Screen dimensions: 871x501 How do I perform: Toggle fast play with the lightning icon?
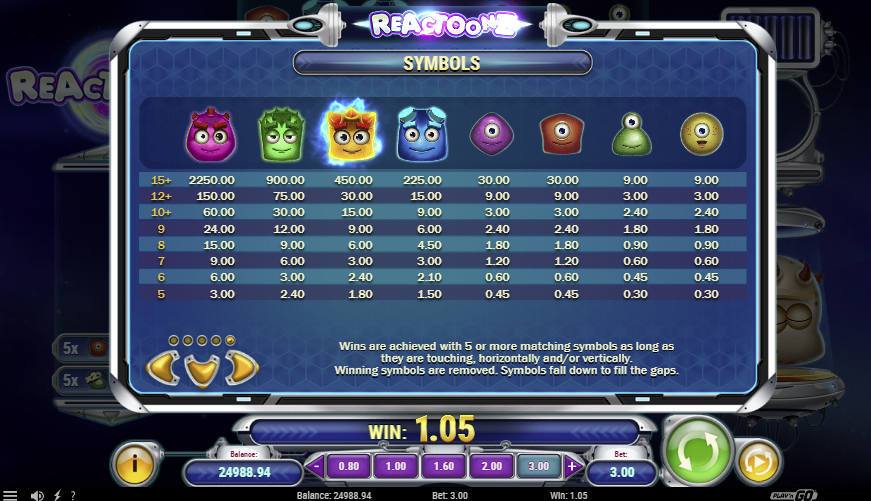coord(57,494)
